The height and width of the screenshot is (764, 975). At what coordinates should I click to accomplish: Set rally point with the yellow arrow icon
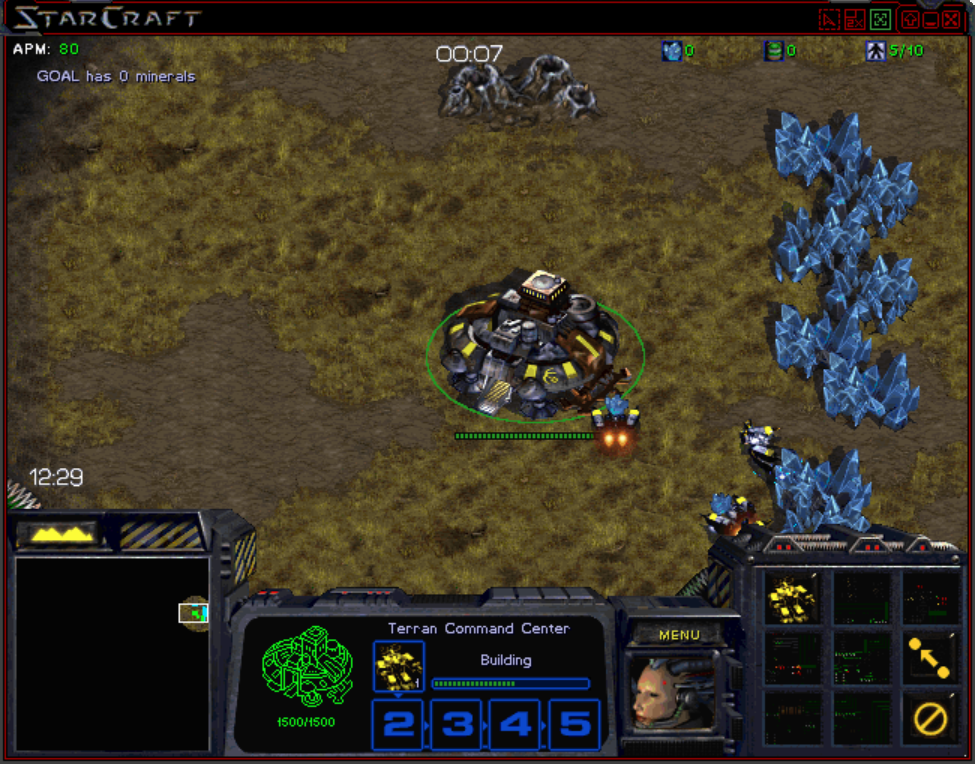[x=929, y=657]
